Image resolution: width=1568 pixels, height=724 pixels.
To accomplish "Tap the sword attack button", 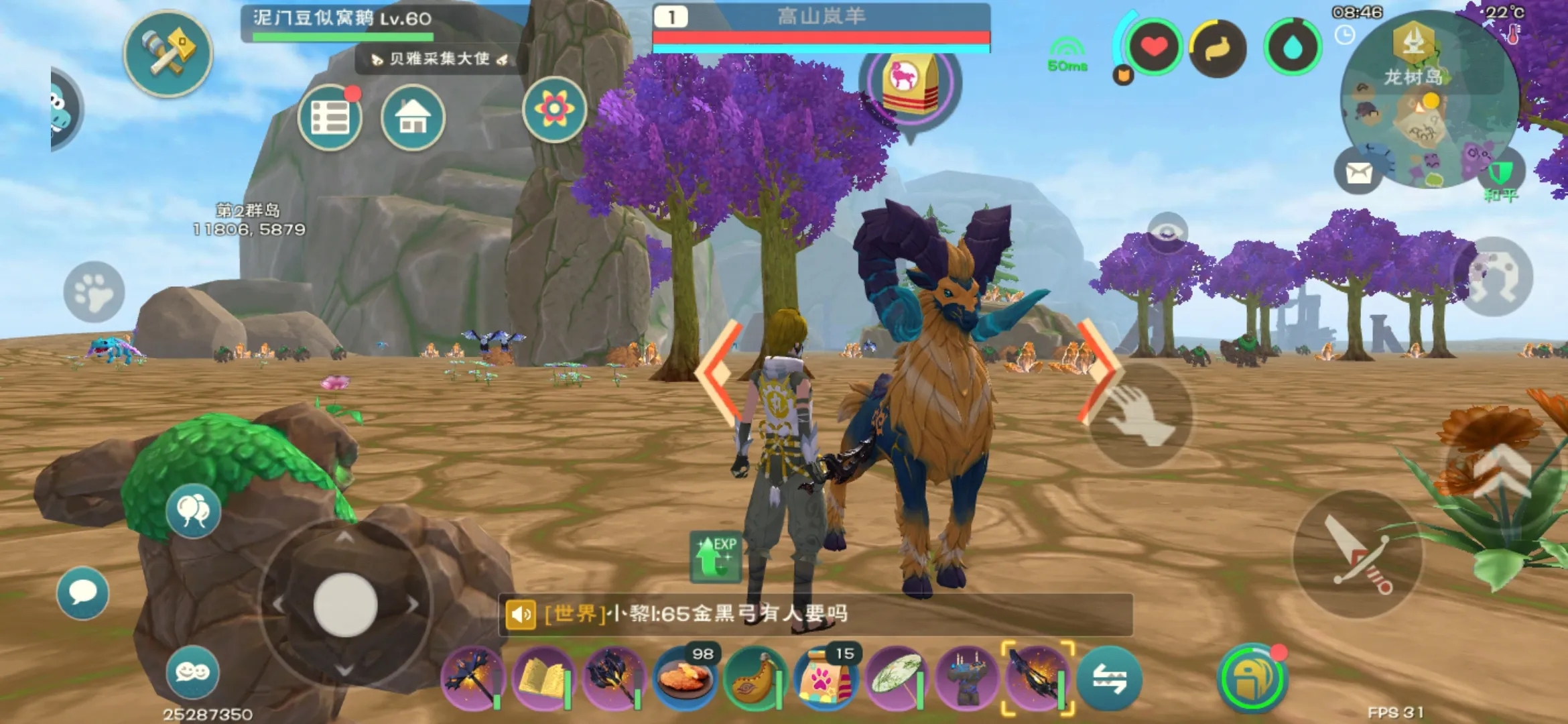I will 1358,554.
